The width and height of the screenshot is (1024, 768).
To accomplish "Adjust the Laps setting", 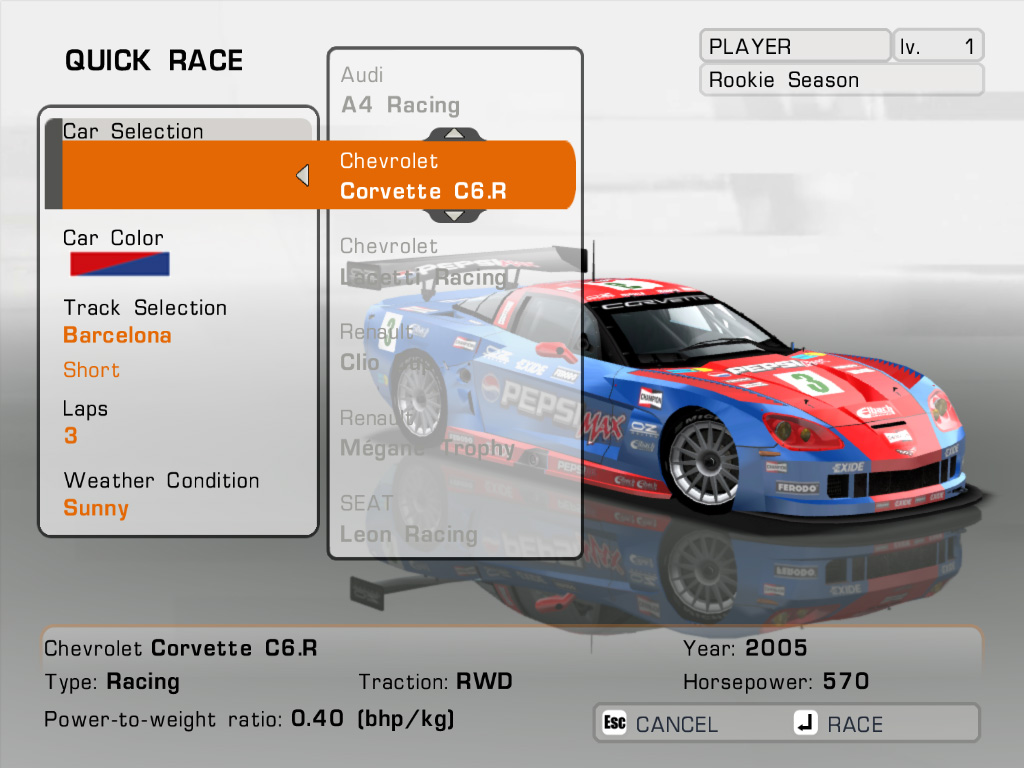I will click(70, 436).
